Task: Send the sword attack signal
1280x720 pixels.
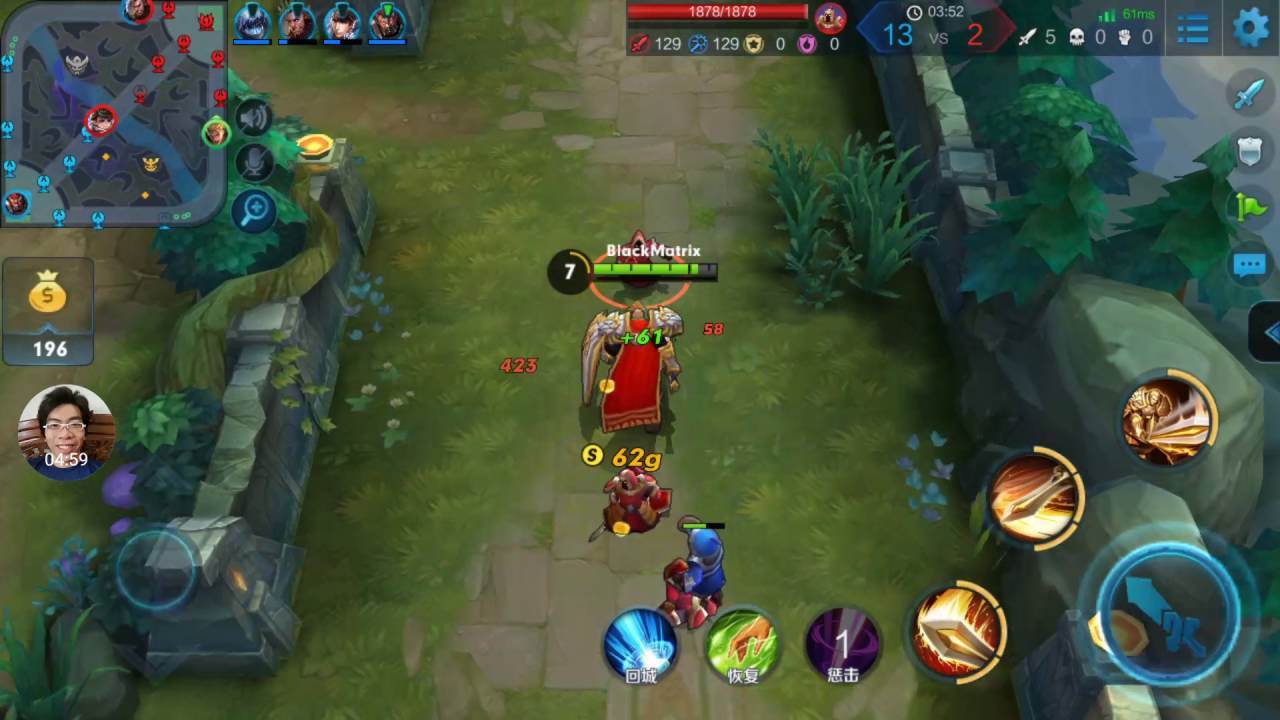Action: pos(1250,94)
